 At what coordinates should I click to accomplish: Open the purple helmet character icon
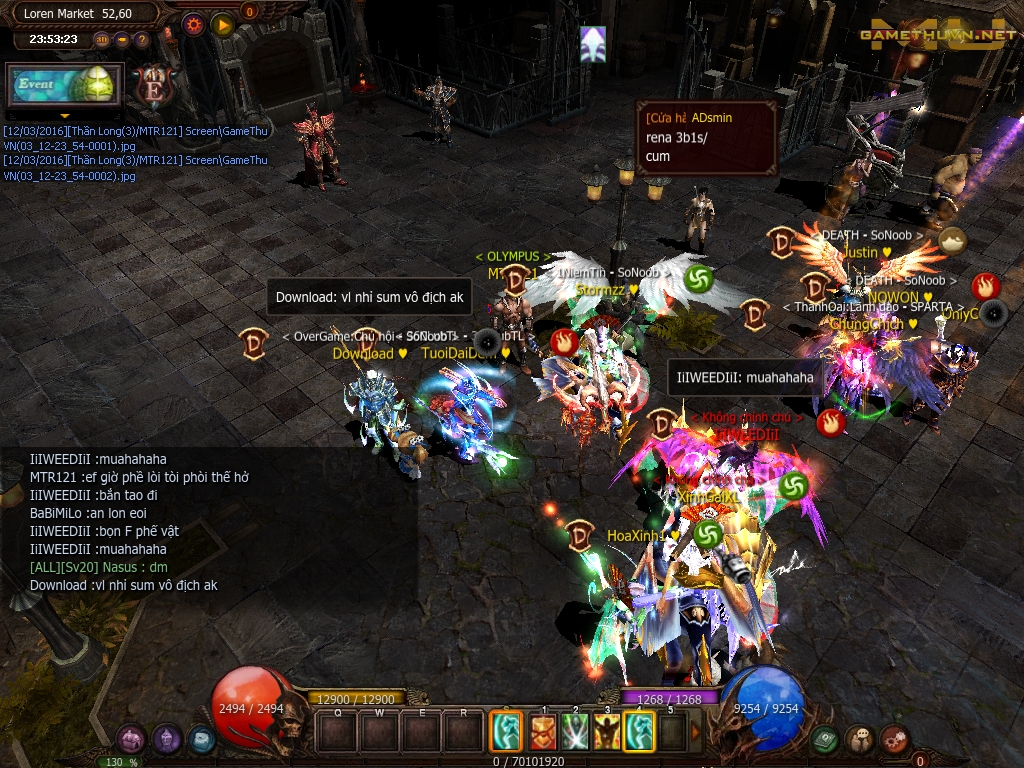(166, 739)
